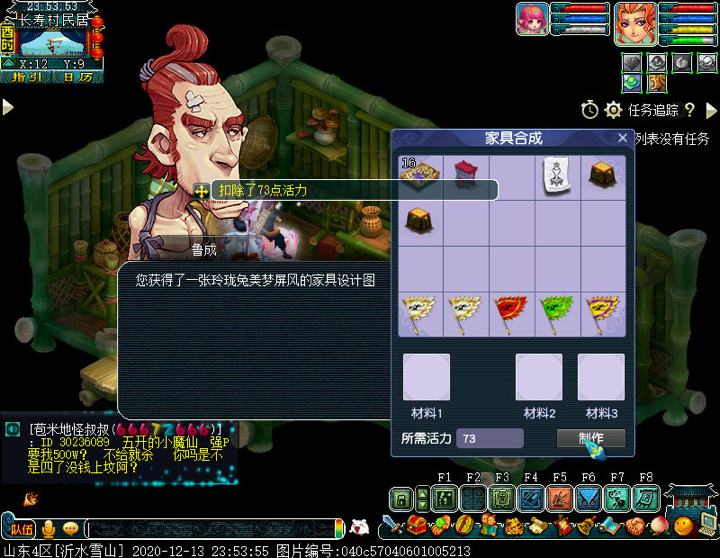Open the smiley face emote menu
This screenshot has width=720, height=558.
click(x=70, y=528)
